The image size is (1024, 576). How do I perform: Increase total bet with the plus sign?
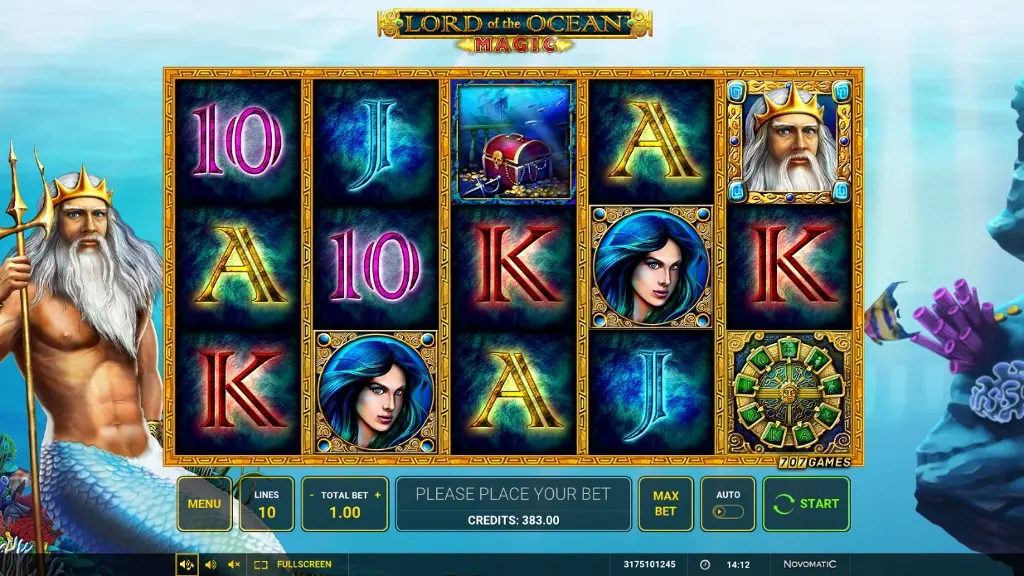click(377, 495)
